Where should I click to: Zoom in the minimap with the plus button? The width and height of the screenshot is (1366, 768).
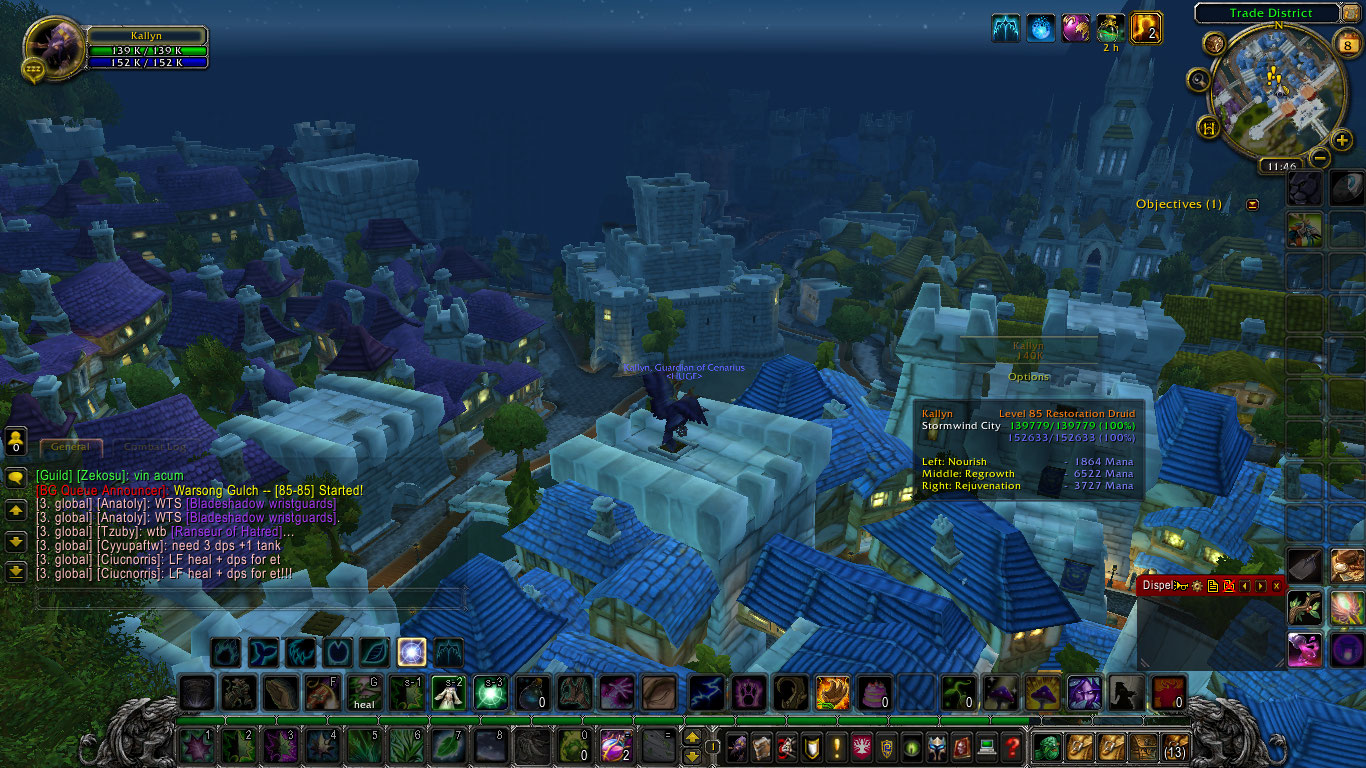(1342, 141)
